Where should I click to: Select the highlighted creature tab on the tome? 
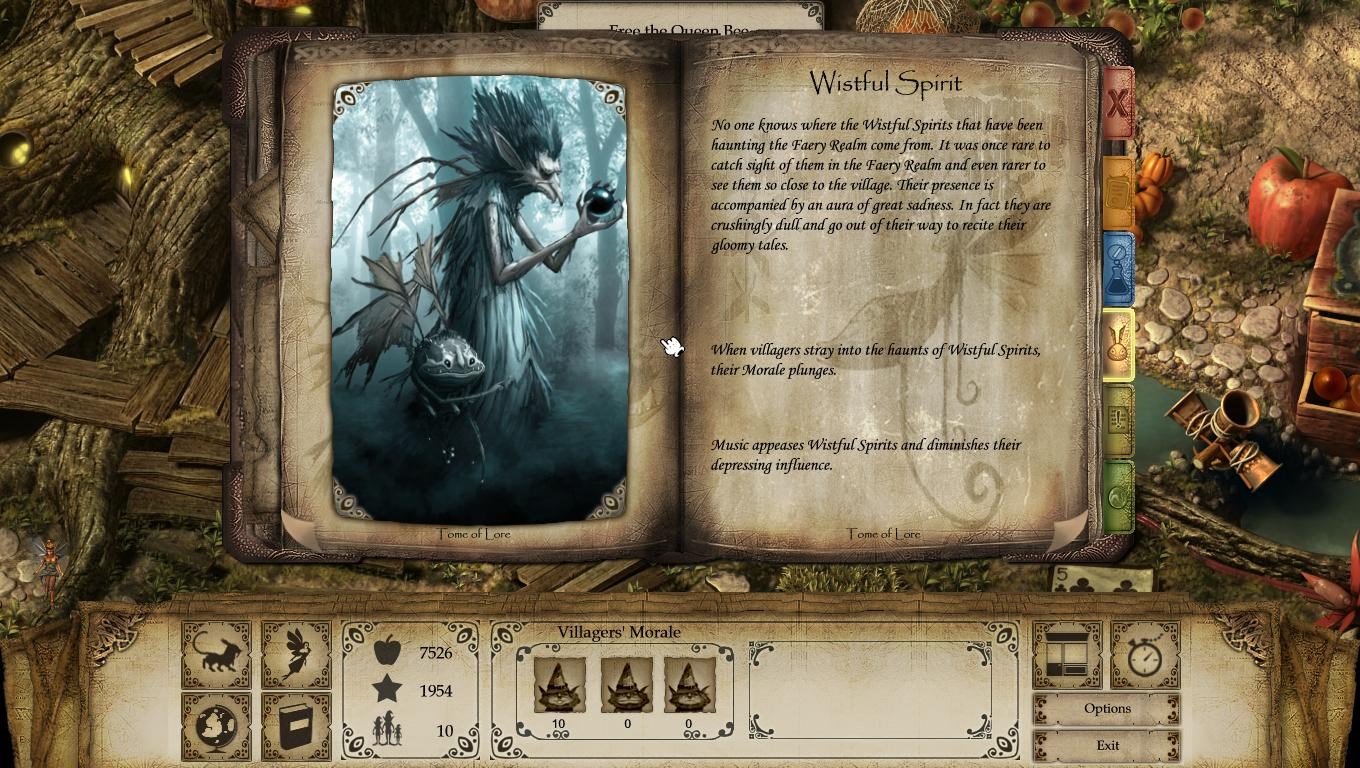tap(1117, 345)
